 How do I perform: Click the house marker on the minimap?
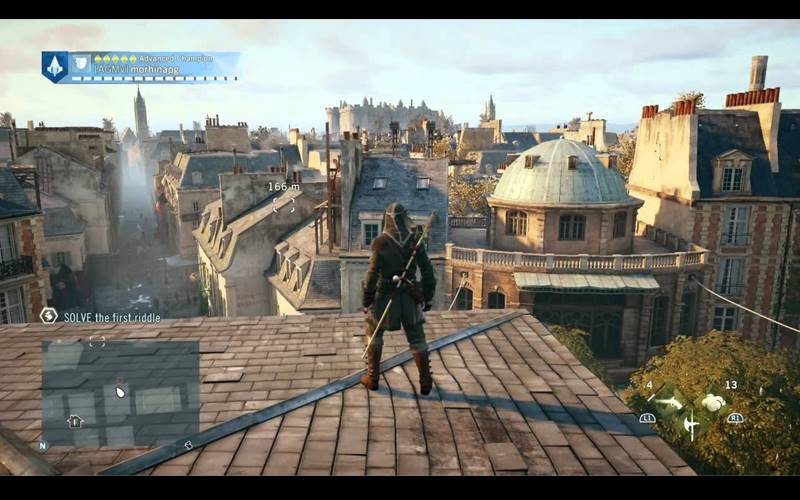click(74, 421)
